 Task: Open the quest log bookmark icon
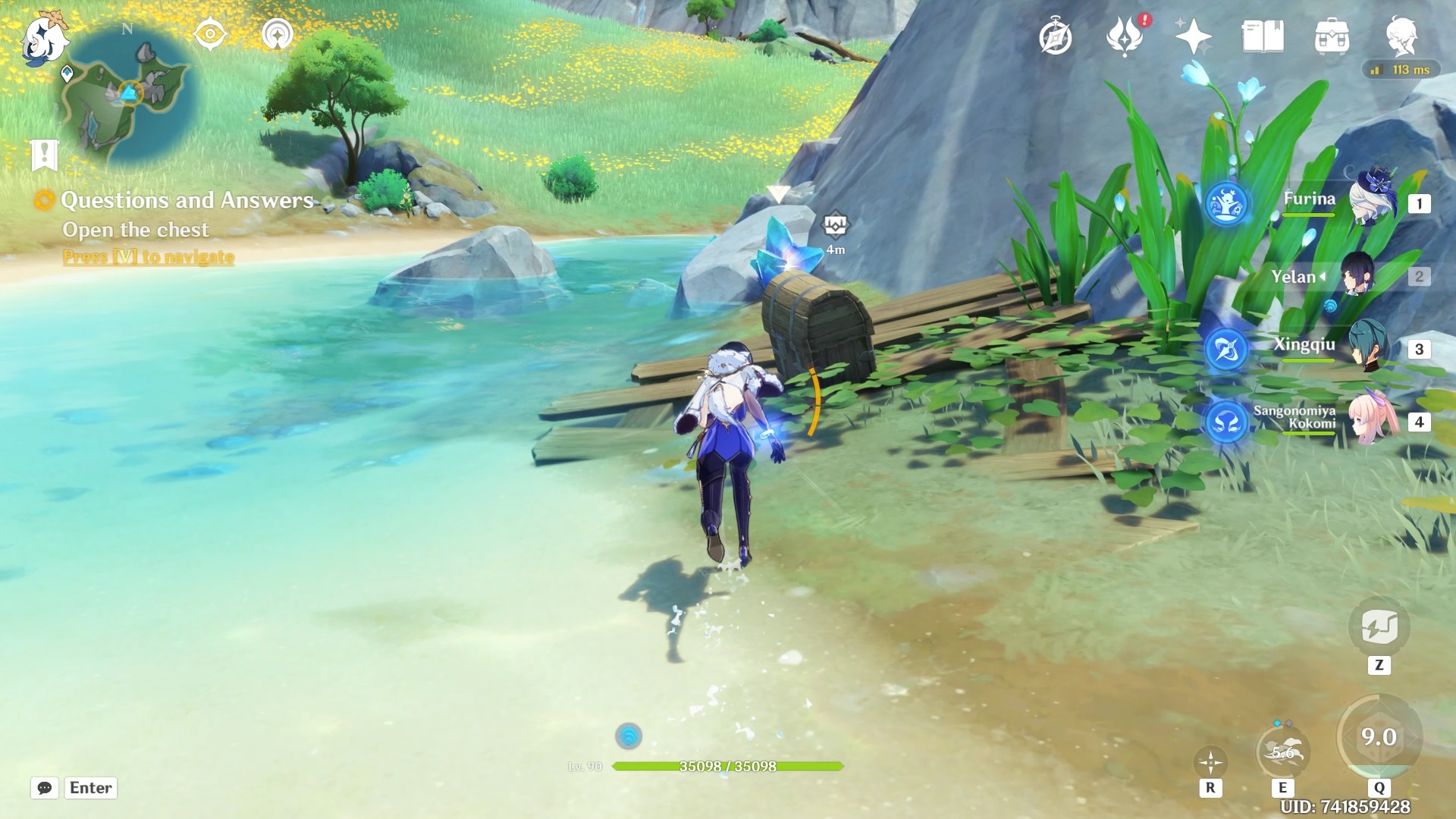pos(44,155)
